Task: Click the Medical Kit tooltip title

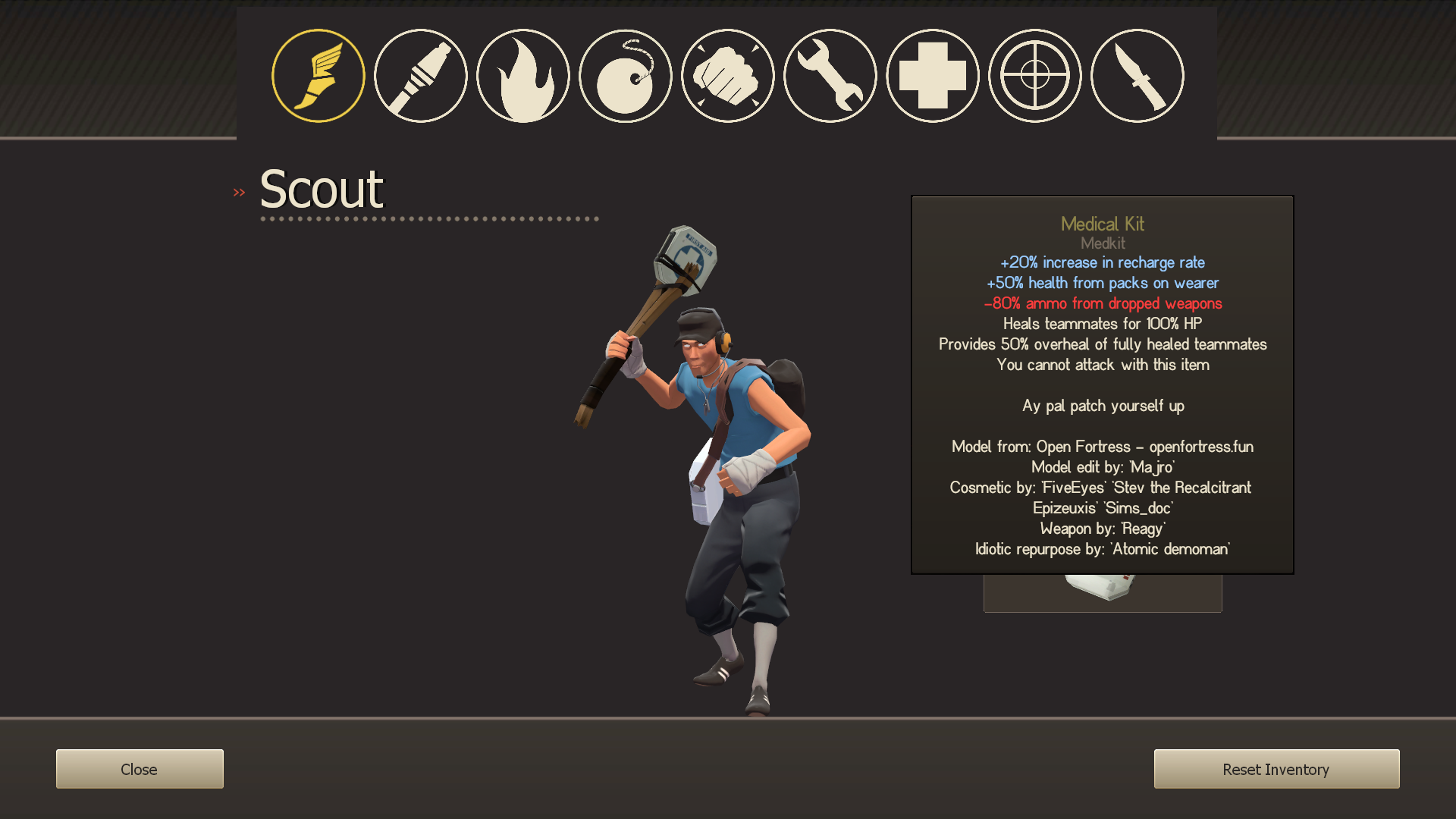Action: 1102,224
